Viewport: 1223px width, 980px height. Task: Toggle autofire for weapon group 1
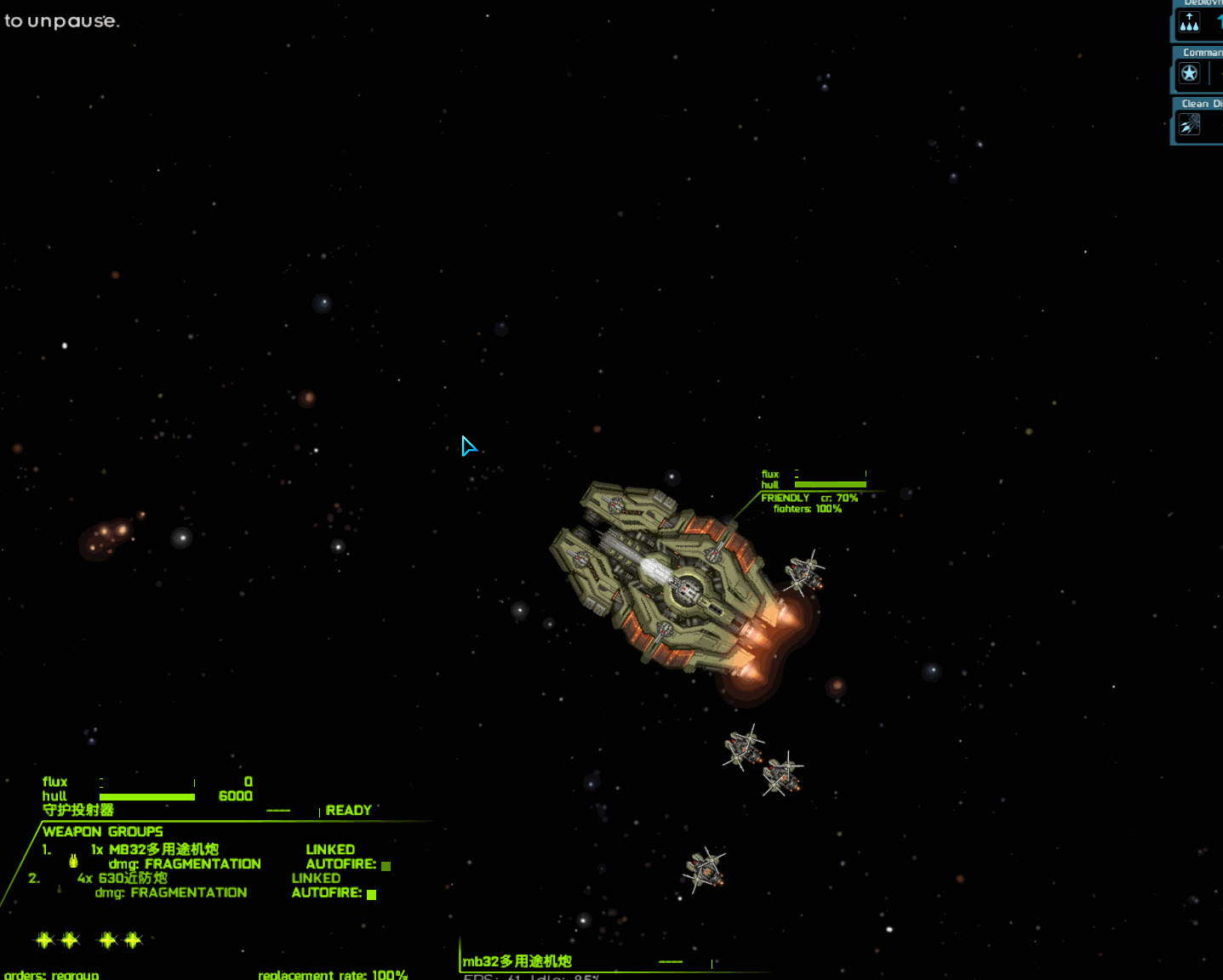coord(386,866)
